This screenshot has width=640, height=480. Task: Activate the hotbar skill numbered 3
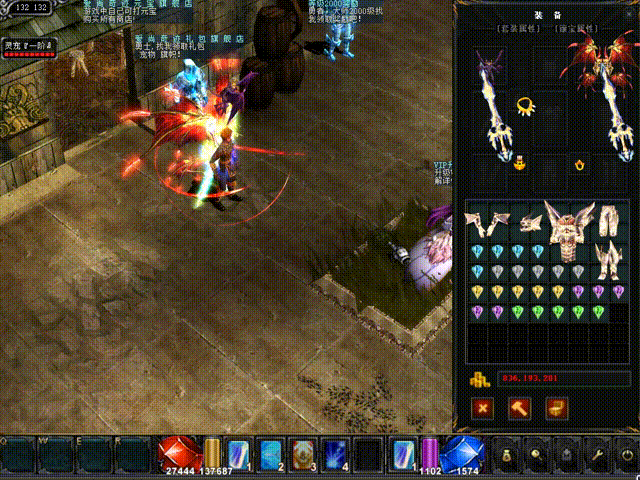(x=304, y=455)
